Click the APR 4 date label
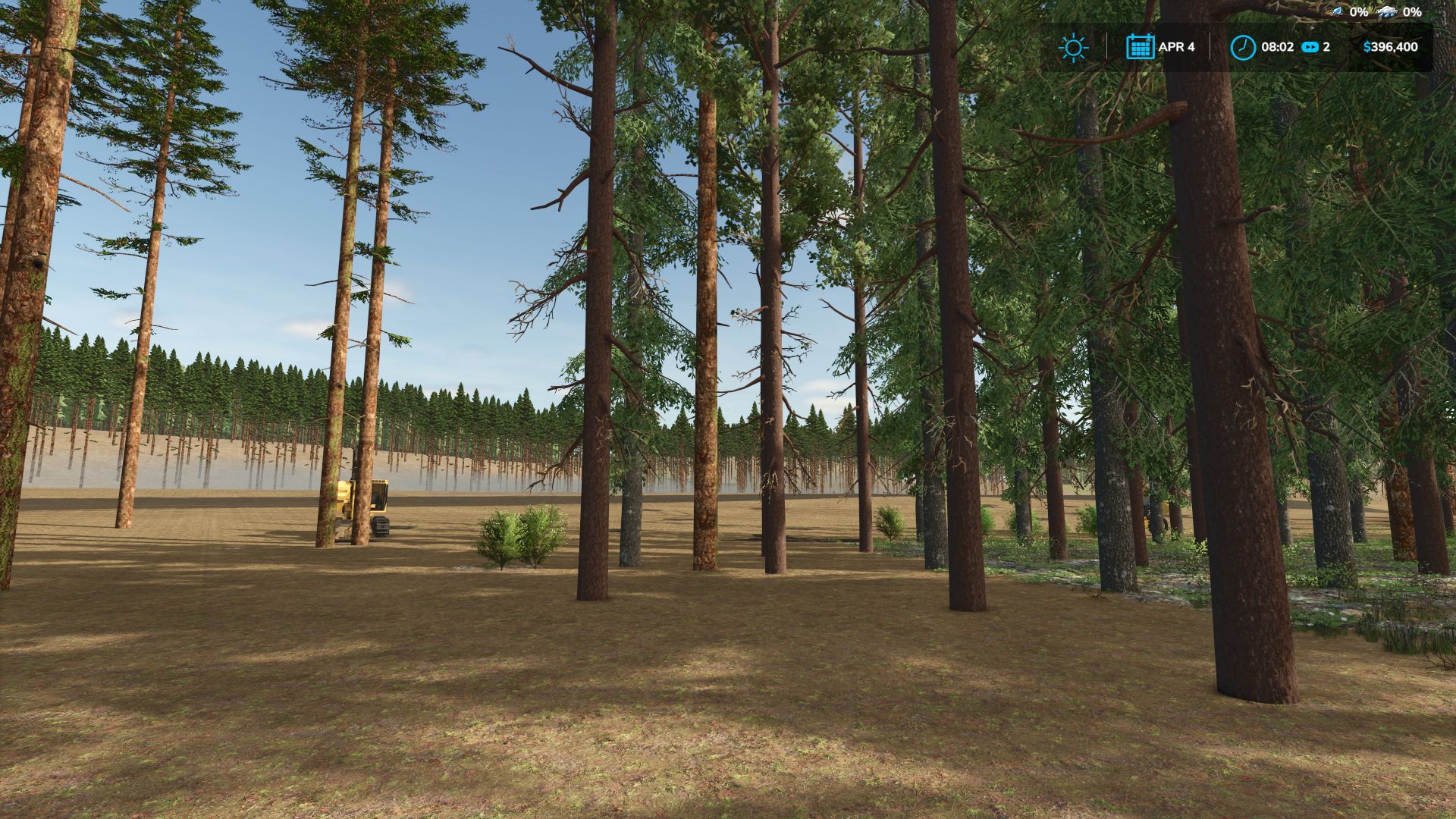 click(x=1178, y=47)
